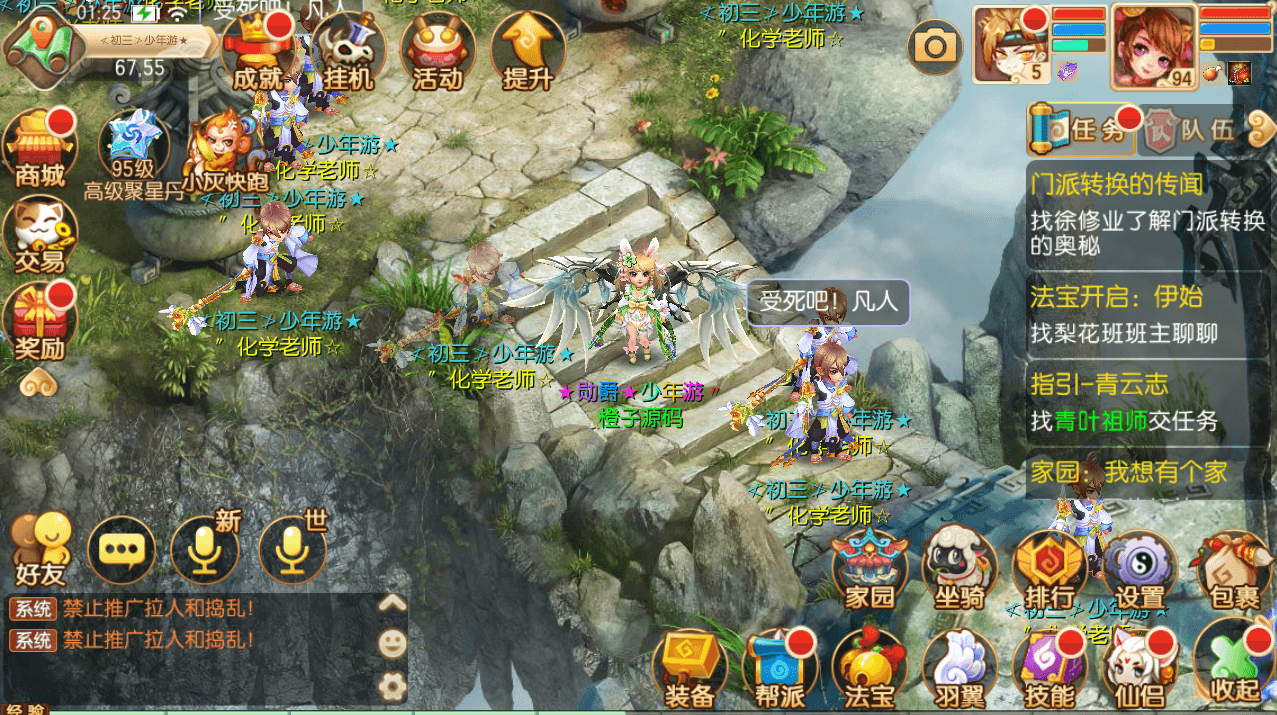Open the 坐骑 mount menu
Image resolution: width=1277 pixels, height=715 pixels.
pyautogui.click(x=958, y=570)
